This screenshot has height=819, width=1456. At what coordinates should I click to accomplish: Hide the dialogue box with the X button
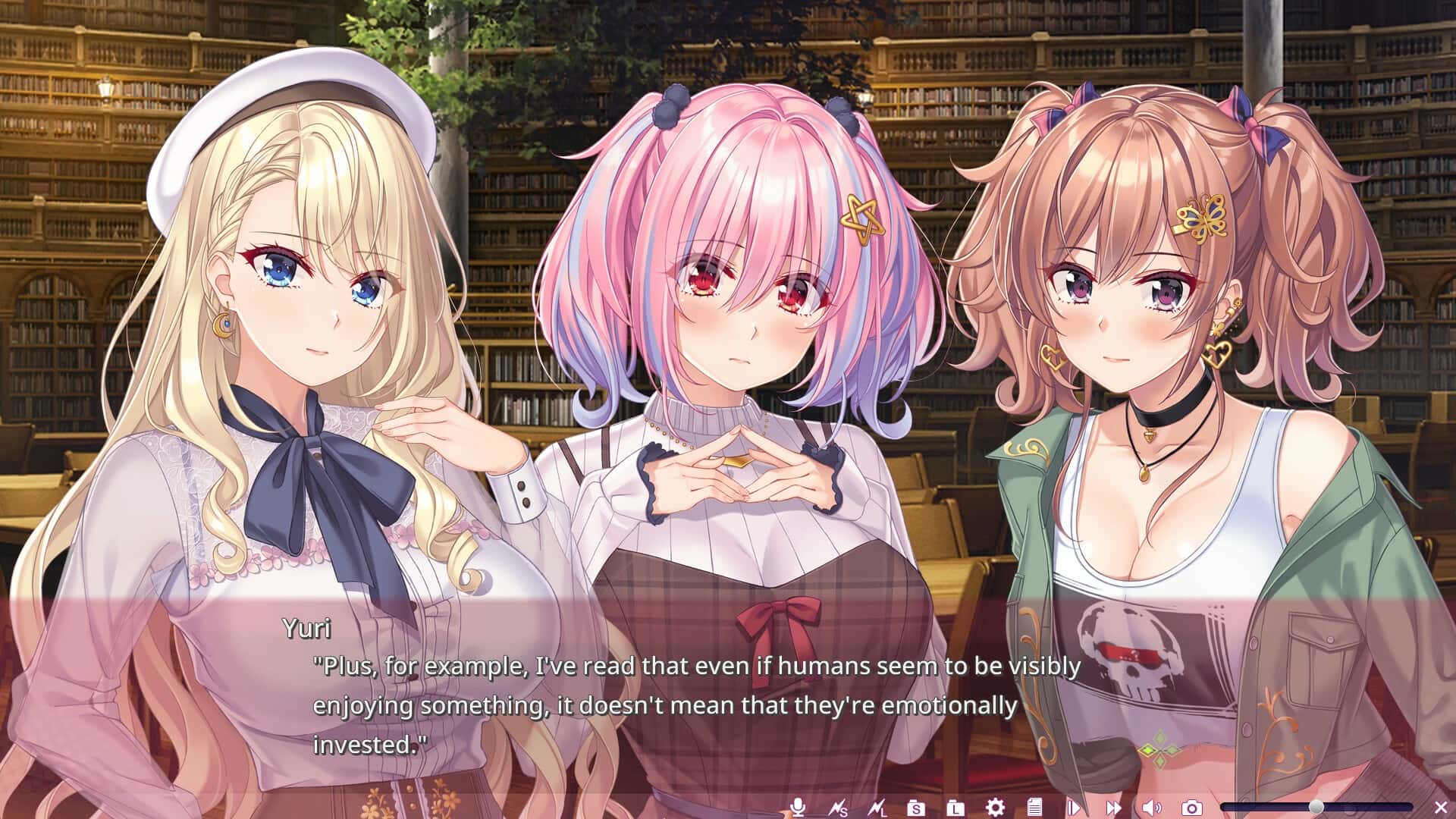pyautogui.click(x=1441, y=806)
